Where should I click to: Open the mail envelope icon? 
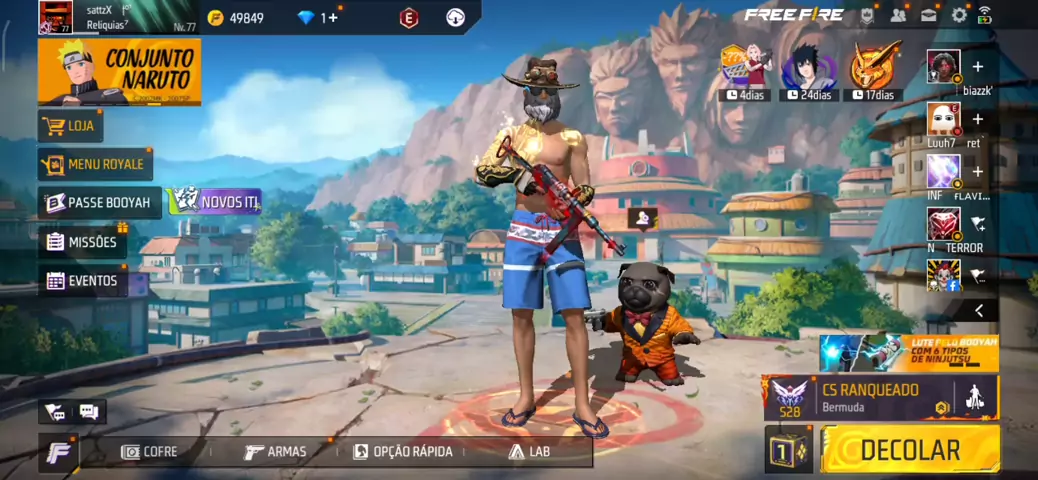(x=929, y=15)
